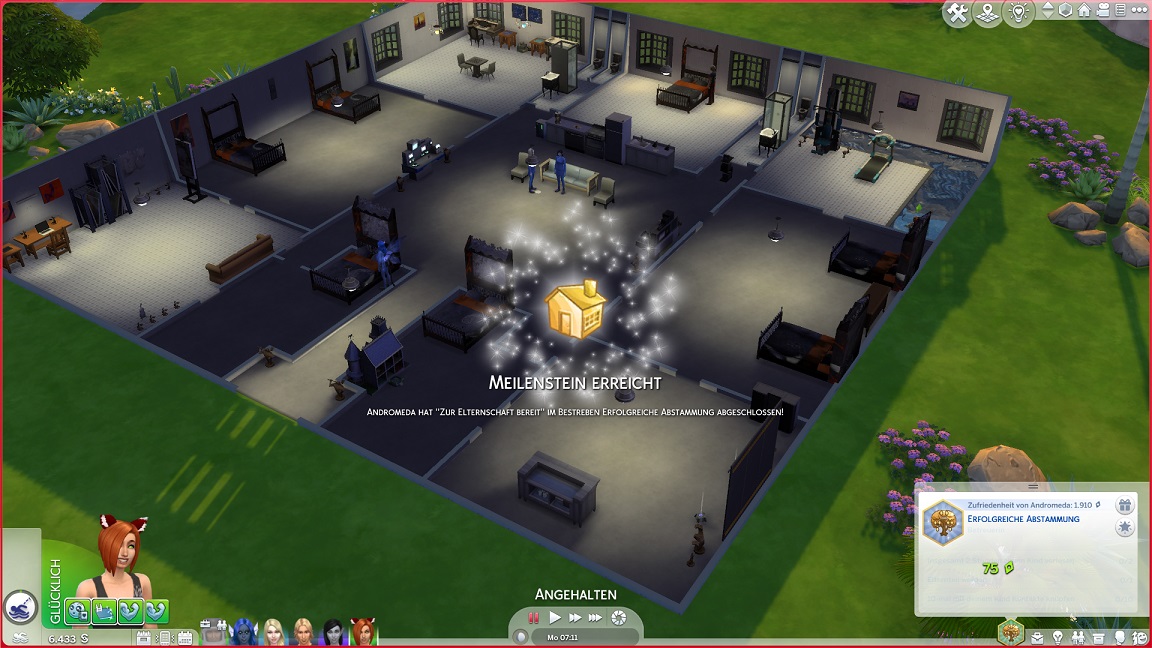This screenshot has height=648, width=1152.
Task: Select the house icon in the top bar
Action: click(1083, 11)
